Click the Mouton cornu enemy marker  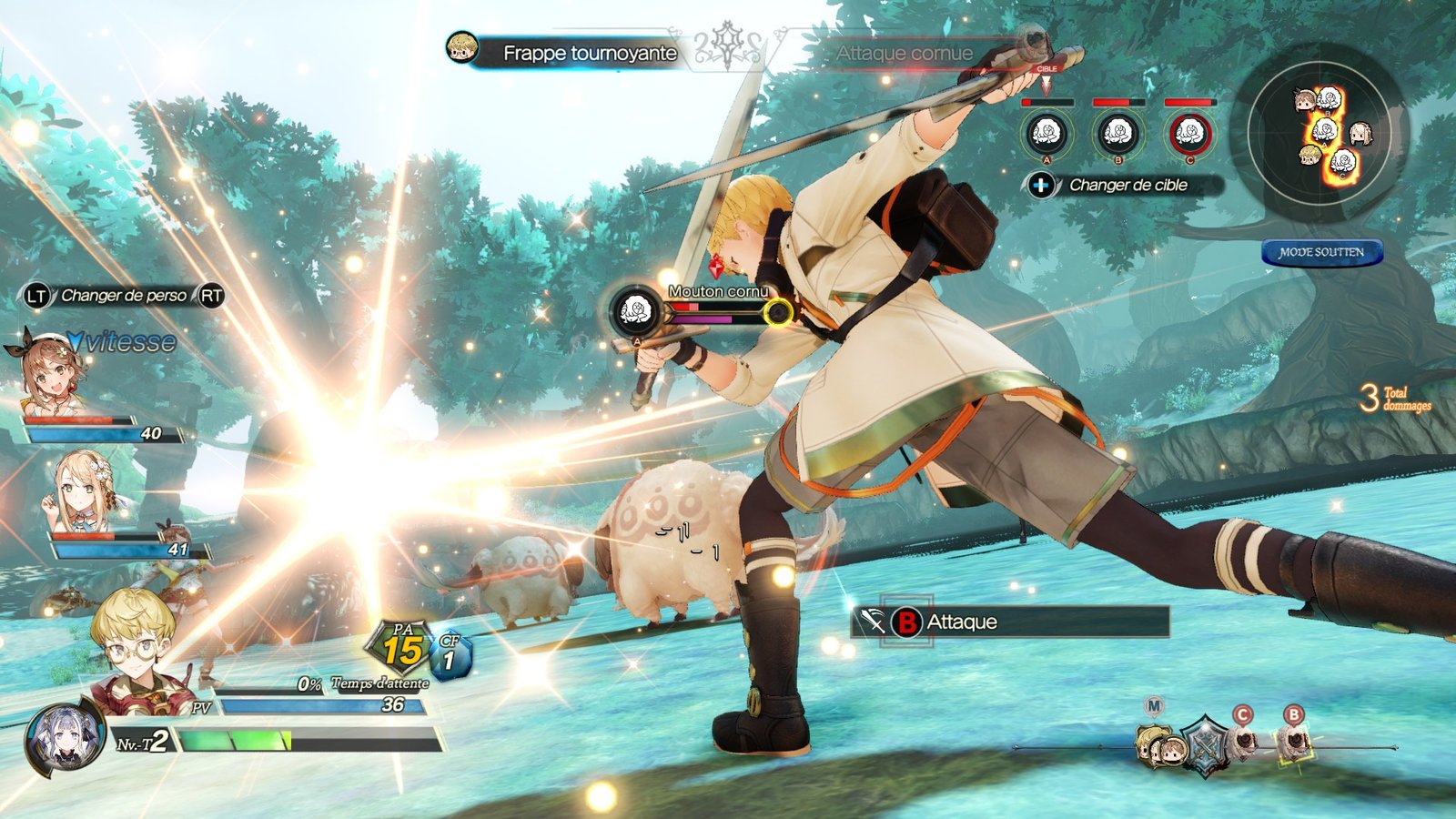click(x=635, y=312)
